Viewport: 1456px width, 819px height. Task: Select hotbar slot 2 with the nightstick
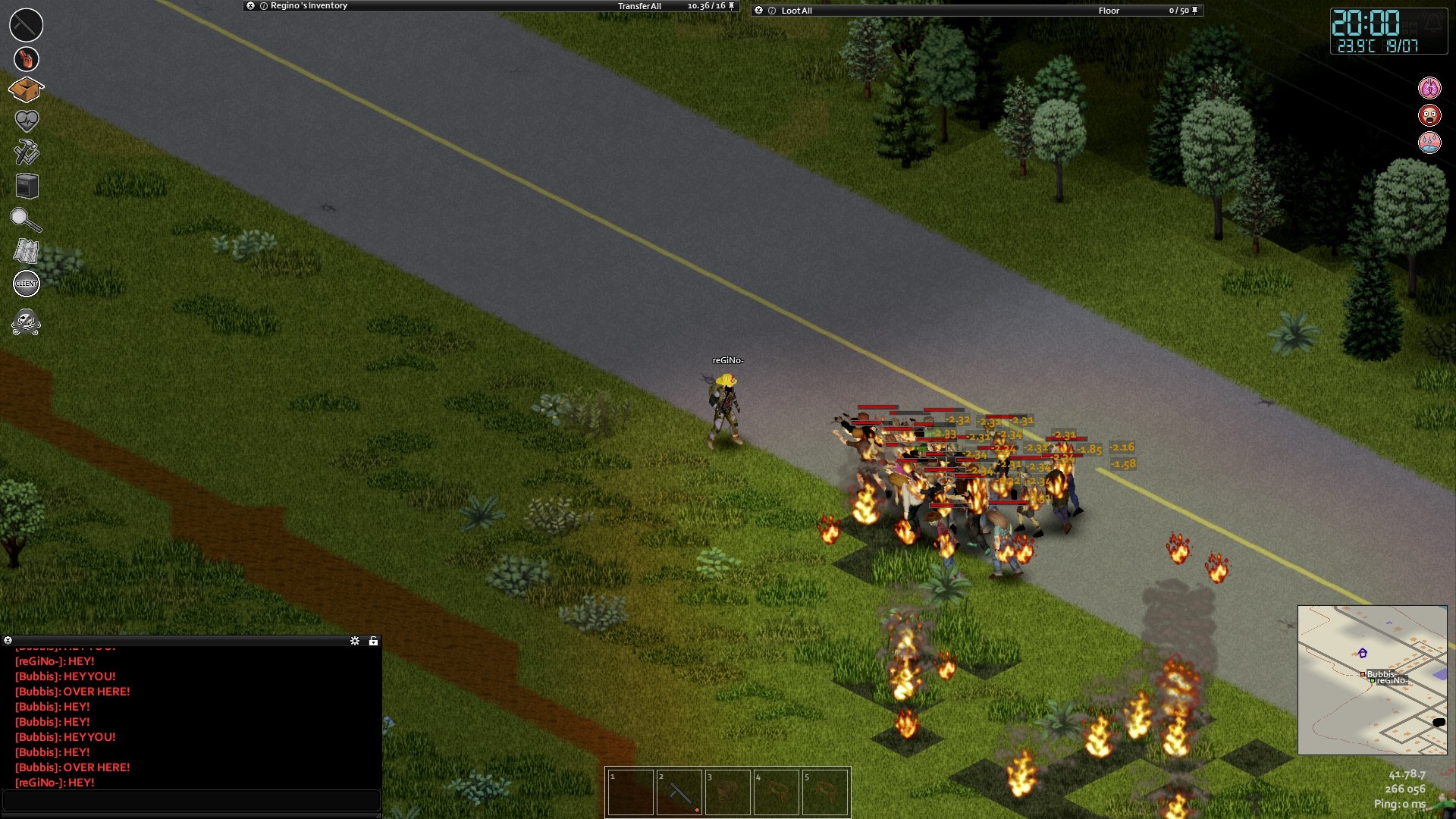coord(679,792)
